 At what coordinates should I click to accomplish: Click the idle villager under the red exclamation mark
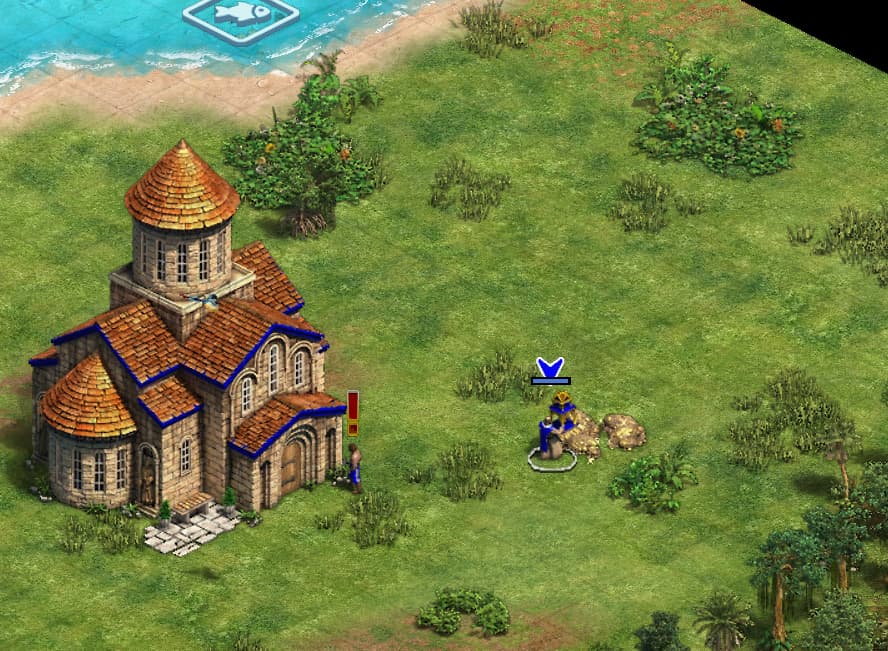(x=354, y=467)
